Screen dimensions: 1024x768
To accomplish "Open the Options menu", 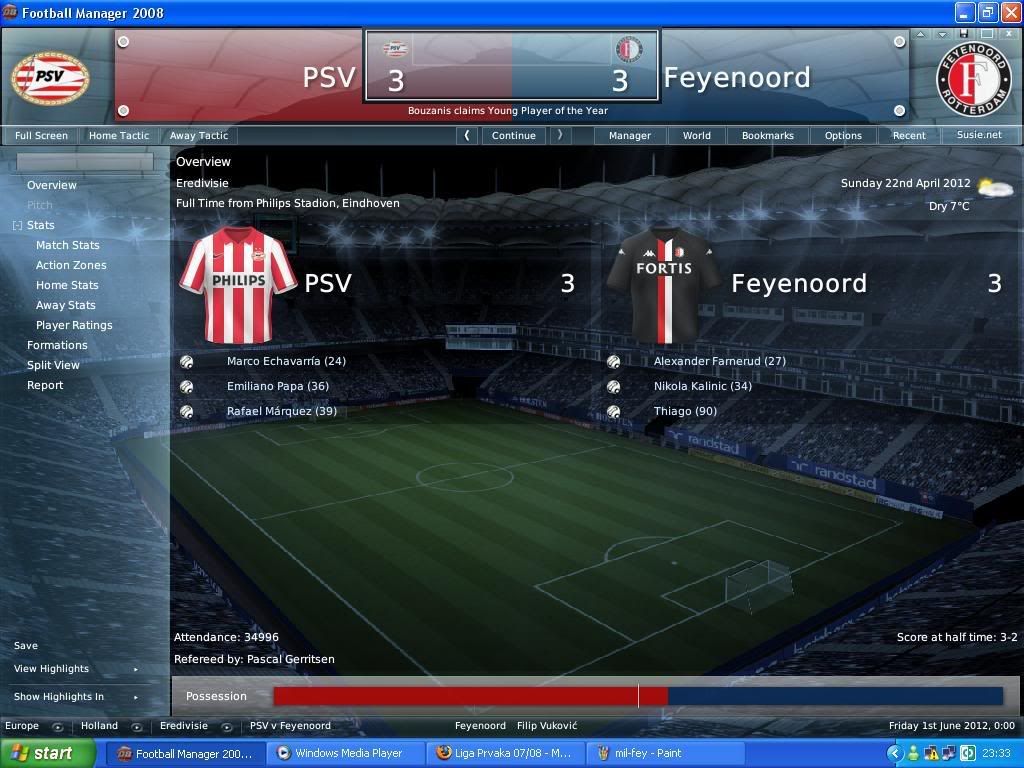I will (843, 135).
